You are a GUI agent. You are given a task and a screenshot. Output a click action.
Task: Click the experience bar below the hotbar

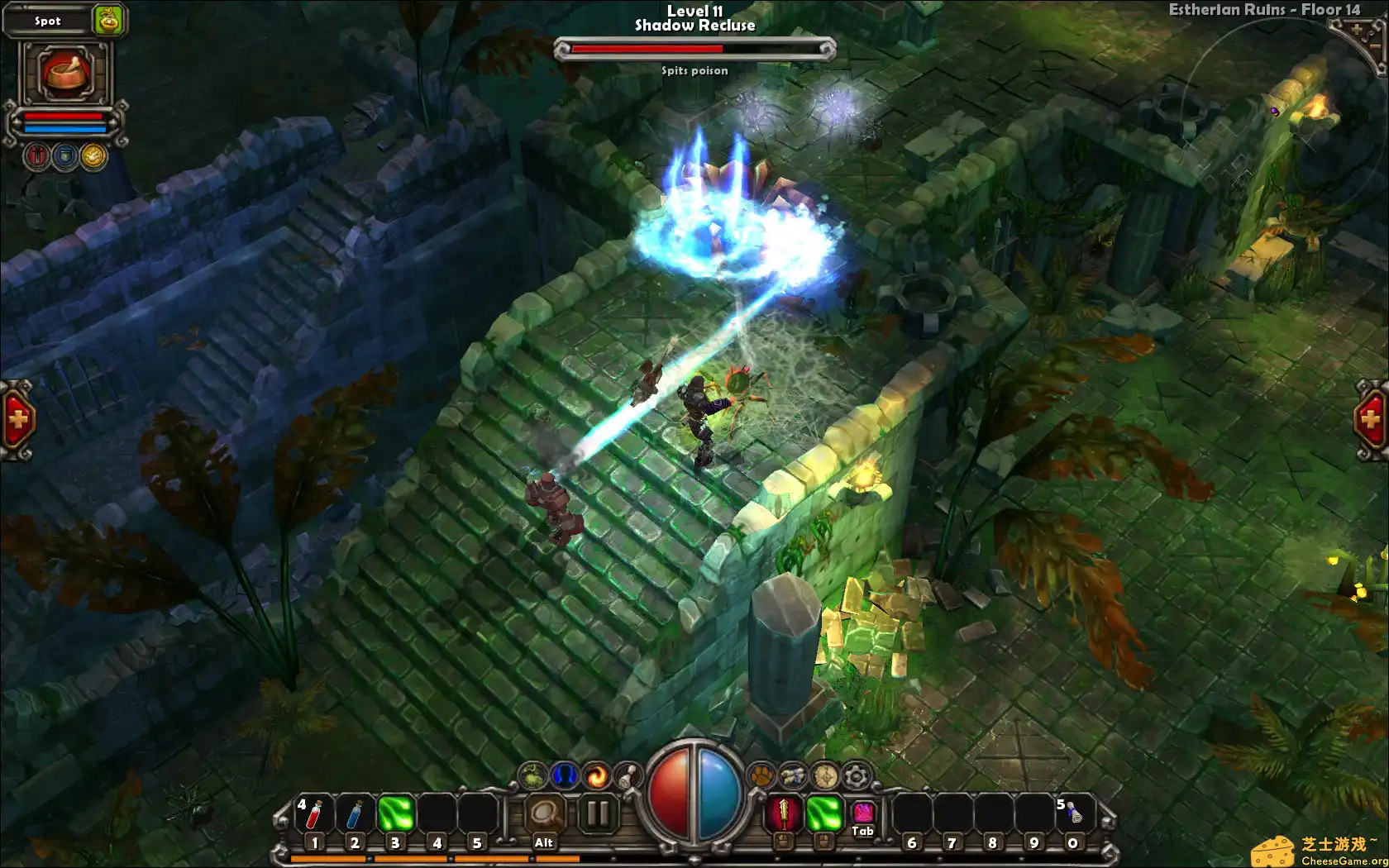point(413,858)
